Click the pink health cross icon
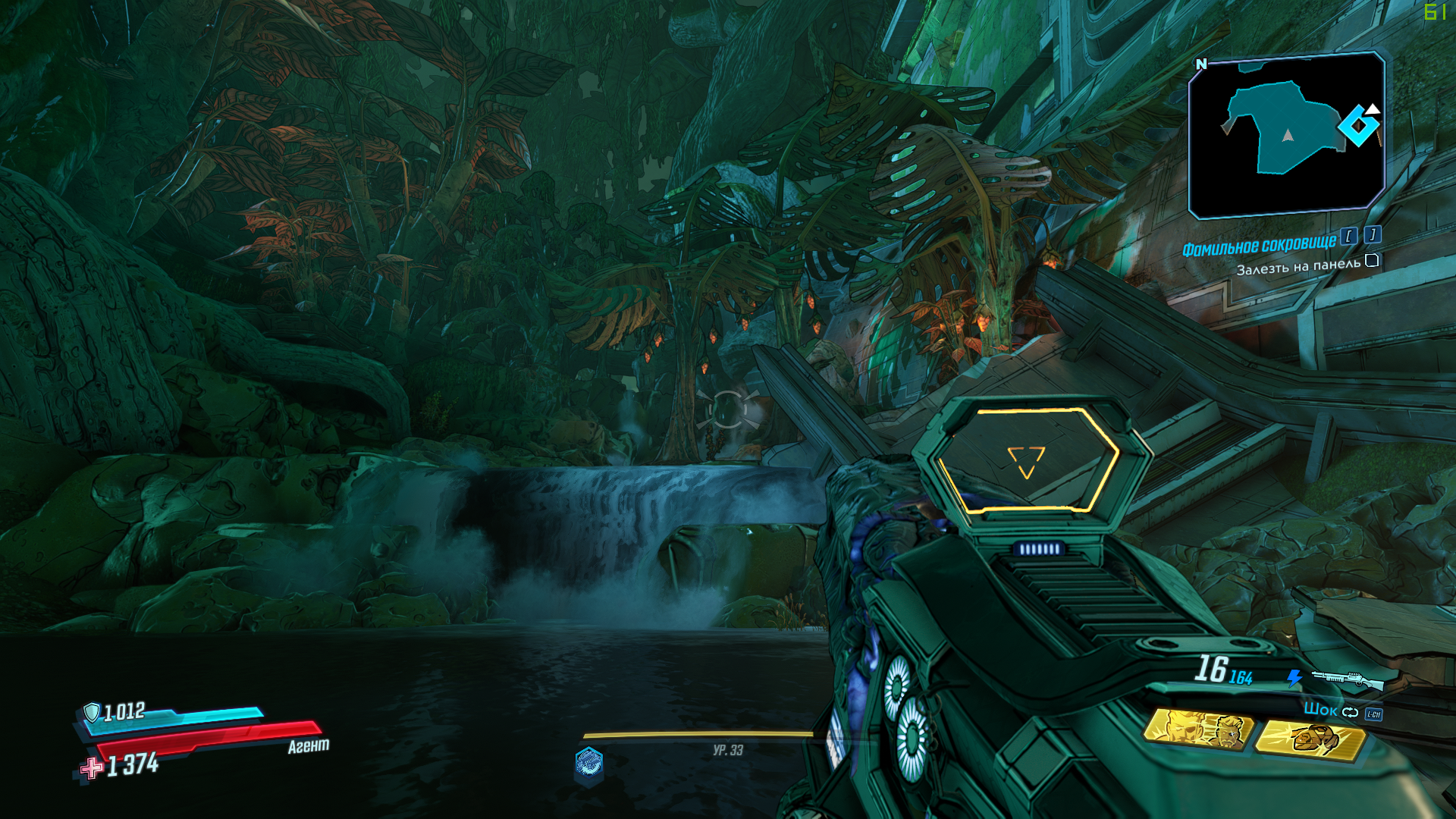Image resolution: width=1456 pixels, height=819 pixels. pos(92,768)
